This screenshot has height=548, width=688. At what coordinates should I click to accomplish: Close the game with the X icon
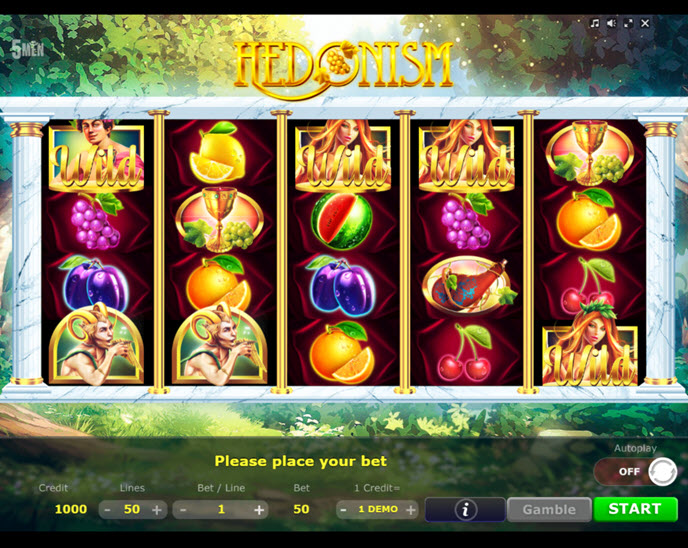coord(645,22)
